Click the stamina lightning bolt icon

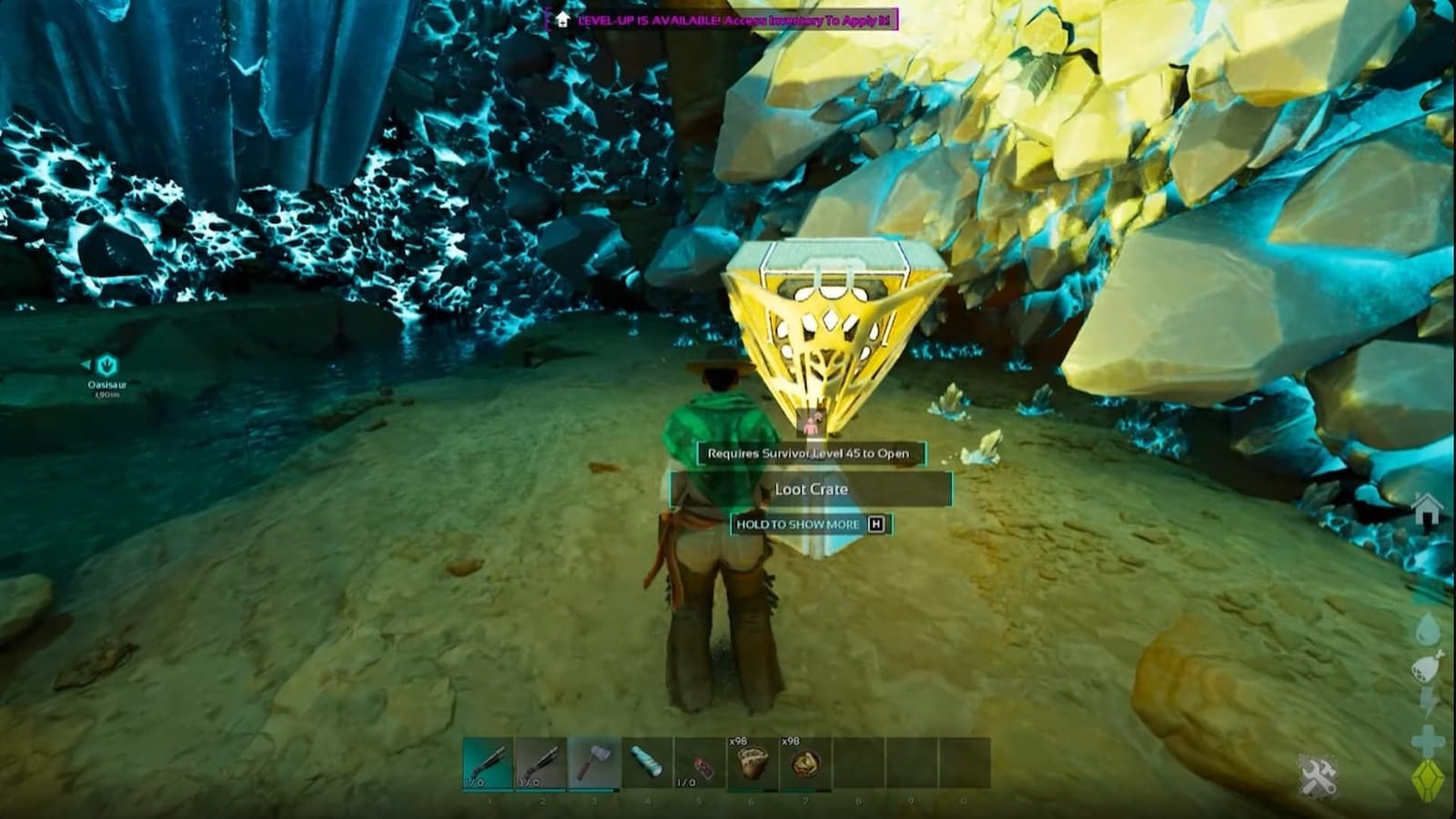[x=1426, y=699]
